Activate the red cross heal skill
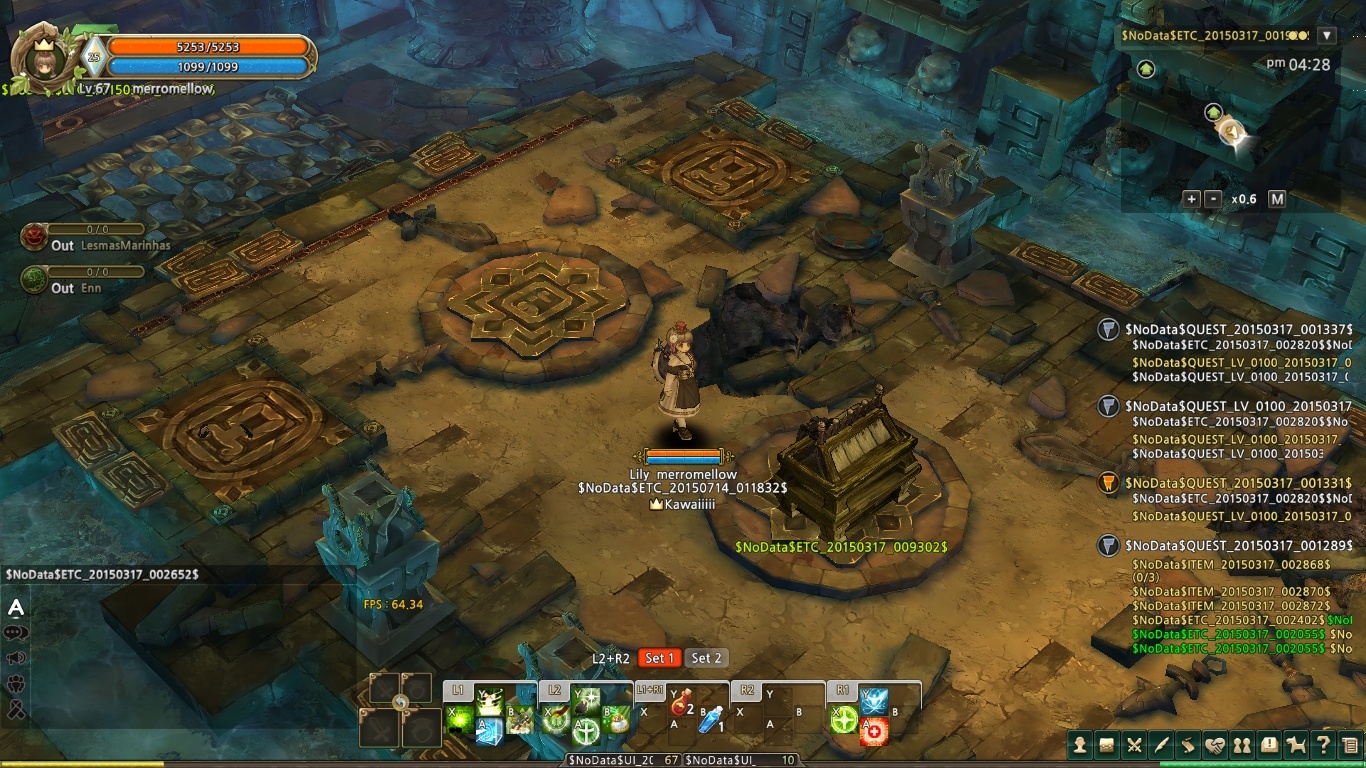 875,731
